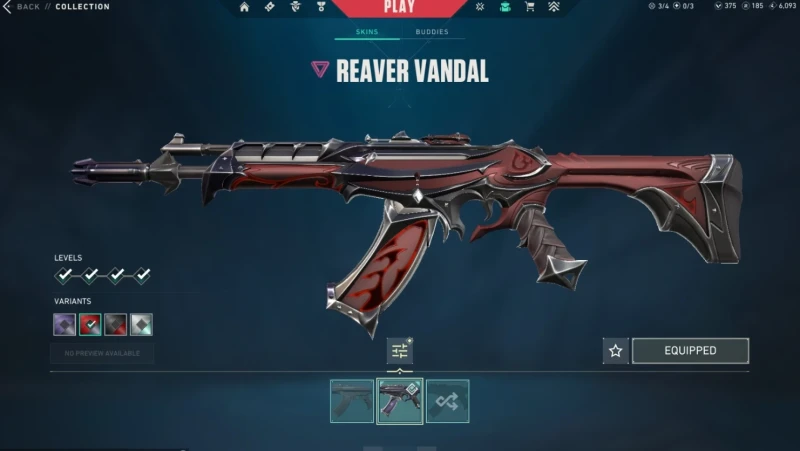800x451 pixels.
Task: Mark this skin as favorite with star
Action: [x=616, y=351]
